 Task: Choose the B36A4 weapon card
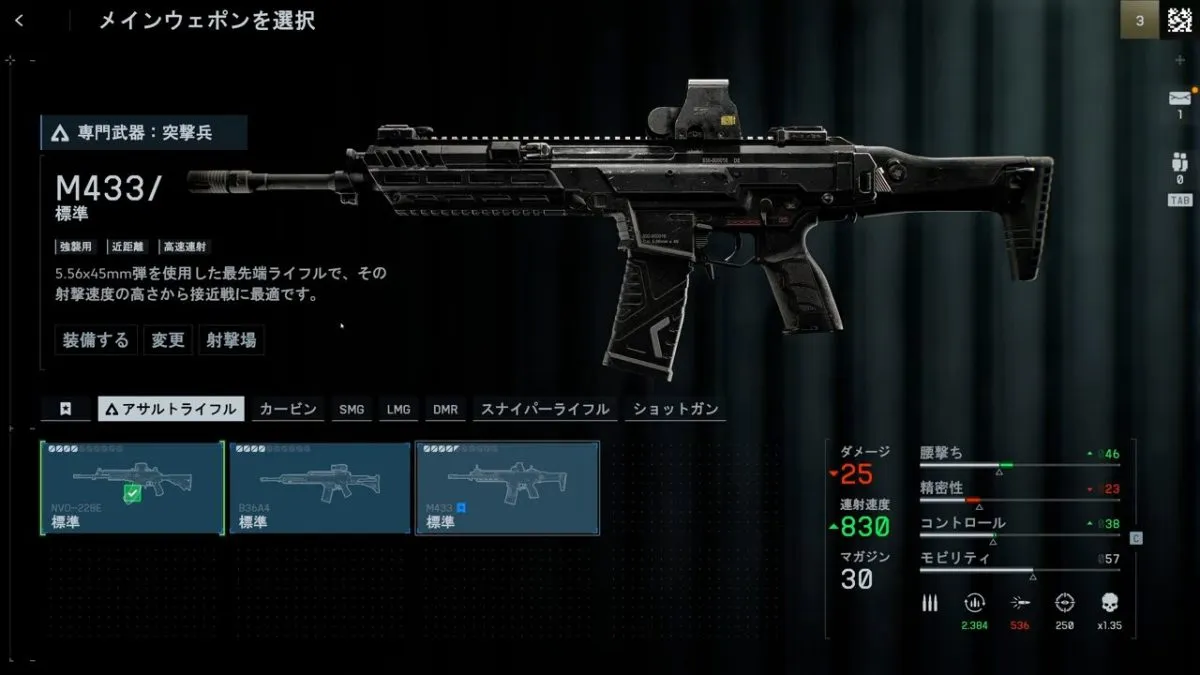tap(320, 488)
